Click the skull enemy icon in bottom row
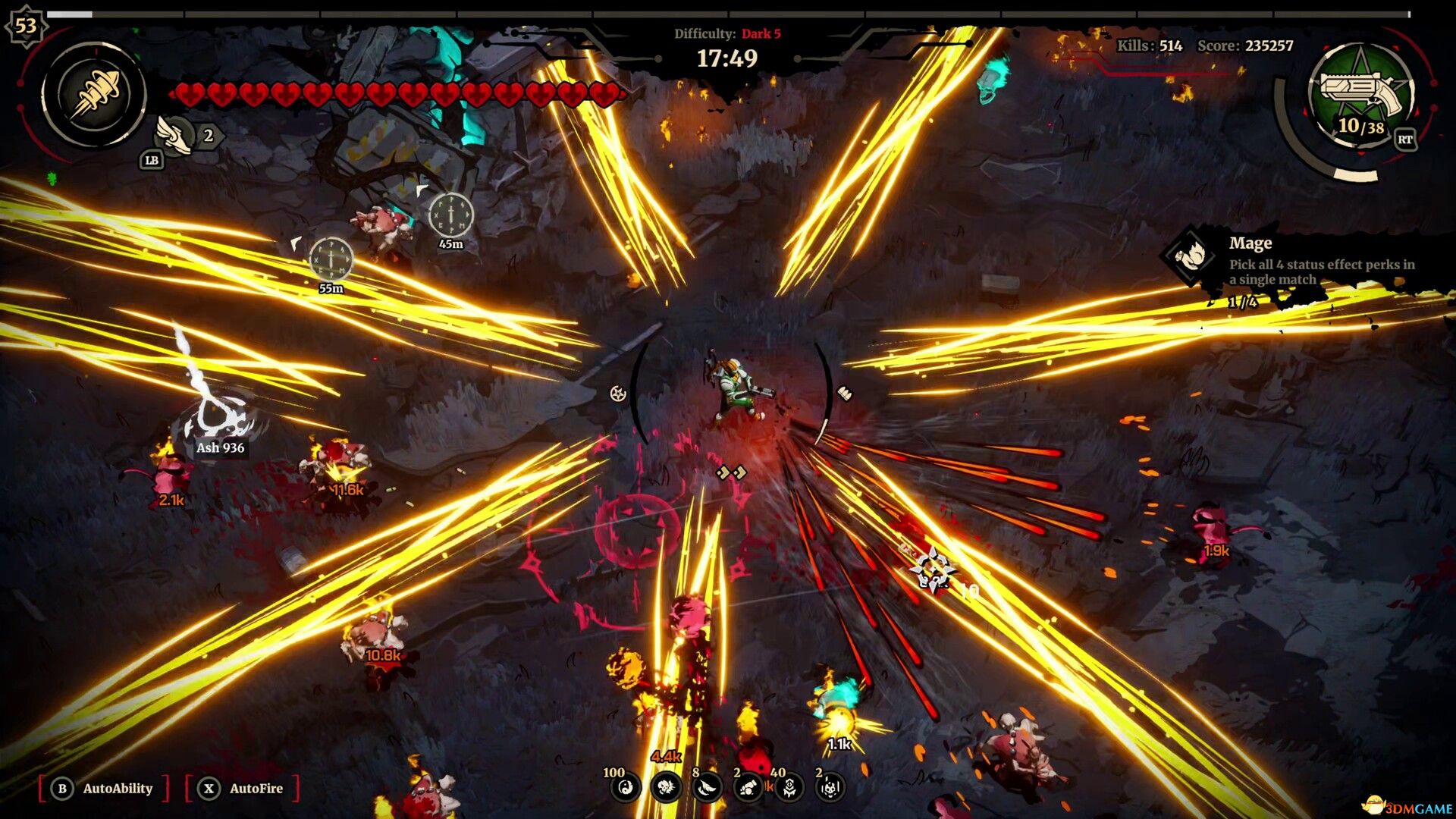The image size is (1456, 819). (665, 789)
